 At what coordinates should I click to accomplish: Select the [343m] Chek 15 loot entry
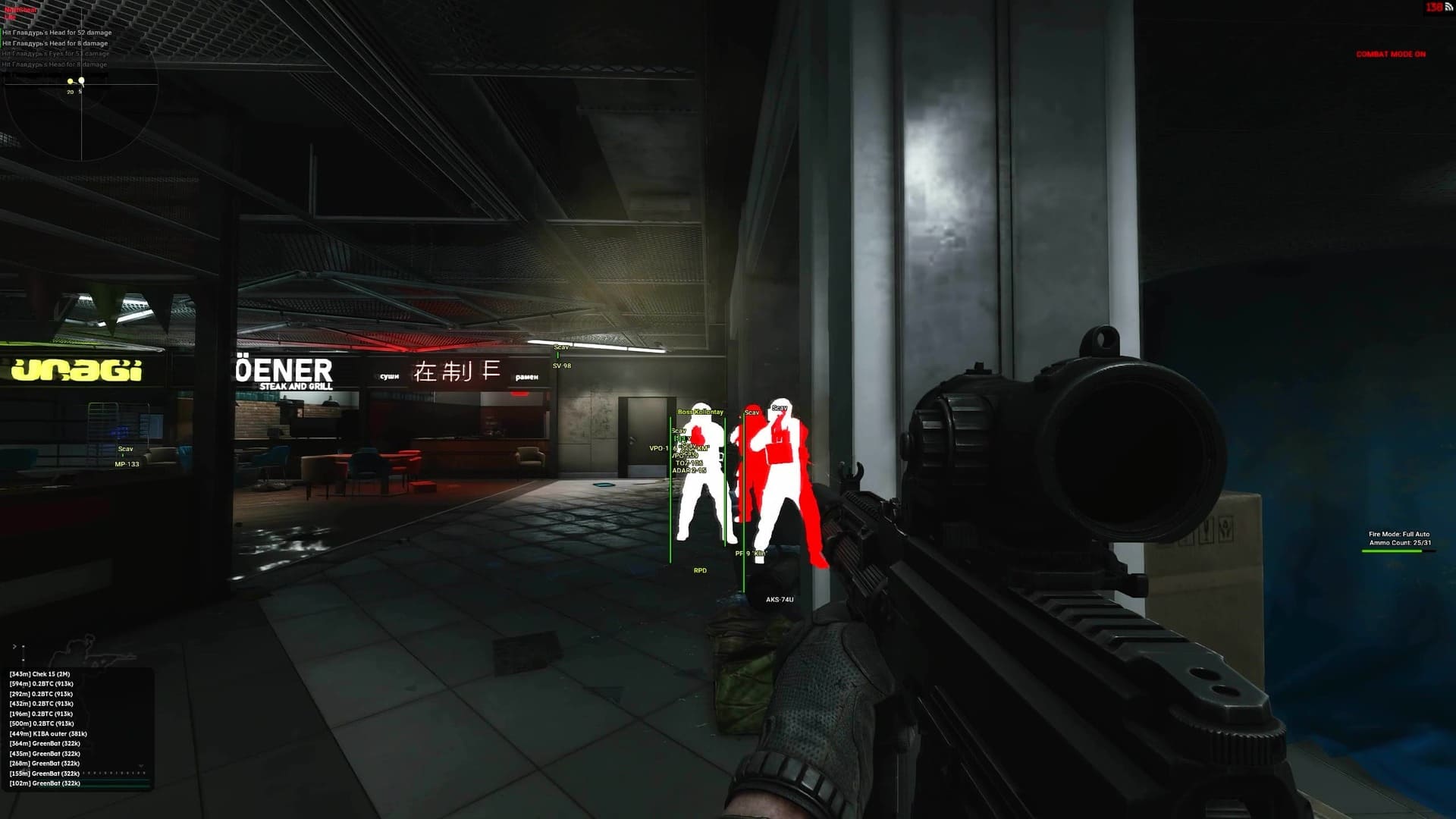(x=42, y=674)
